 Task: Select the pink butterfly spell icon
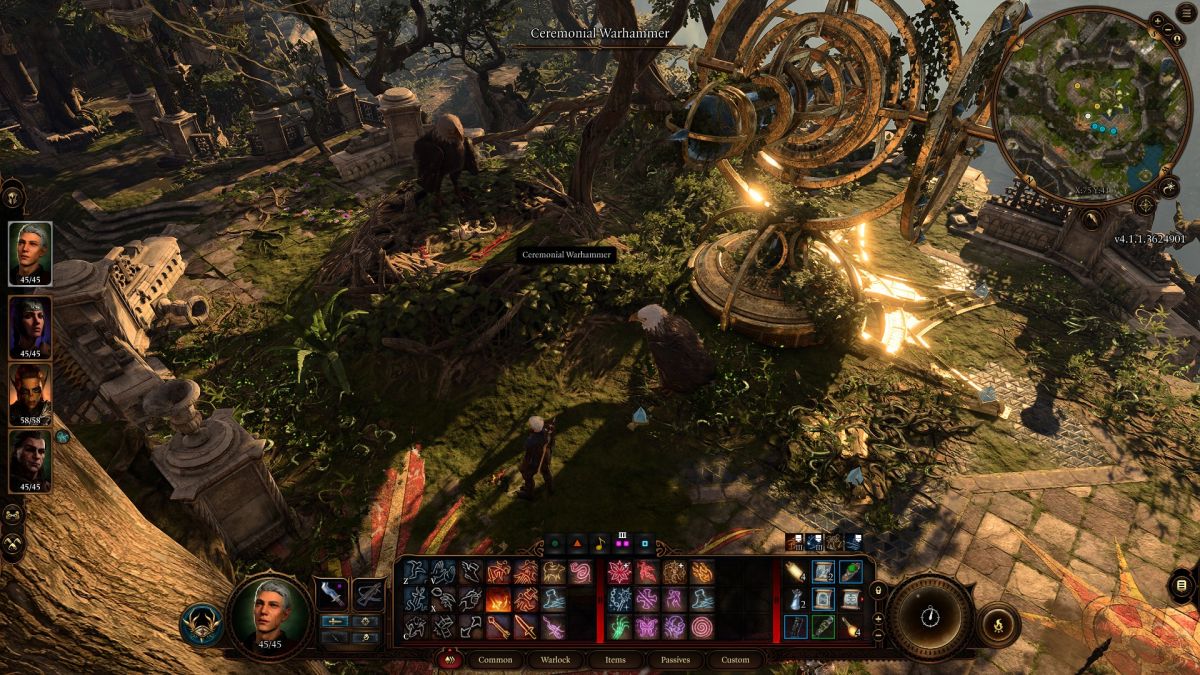[x=645, y=627]
